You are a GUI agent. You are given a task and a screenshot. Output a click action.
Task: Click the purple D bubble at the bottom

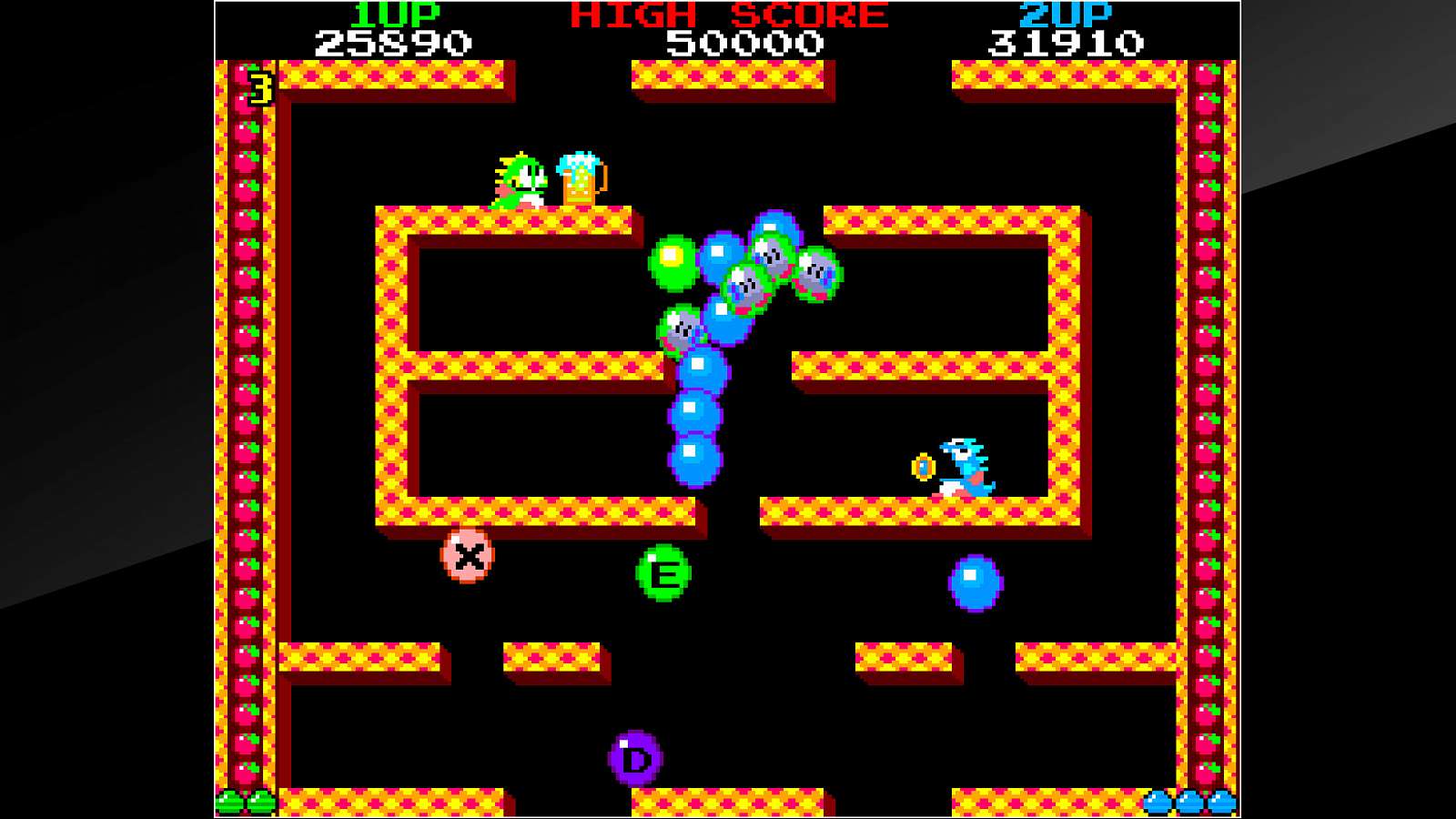click(634, 754)
